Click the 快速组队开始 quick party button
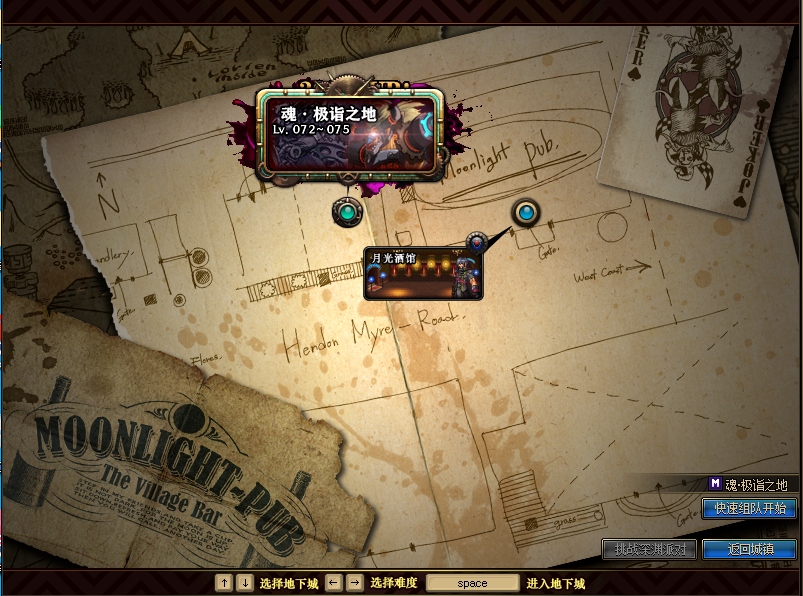The width and height of the screenshot is (803, 596). (749, 509)
